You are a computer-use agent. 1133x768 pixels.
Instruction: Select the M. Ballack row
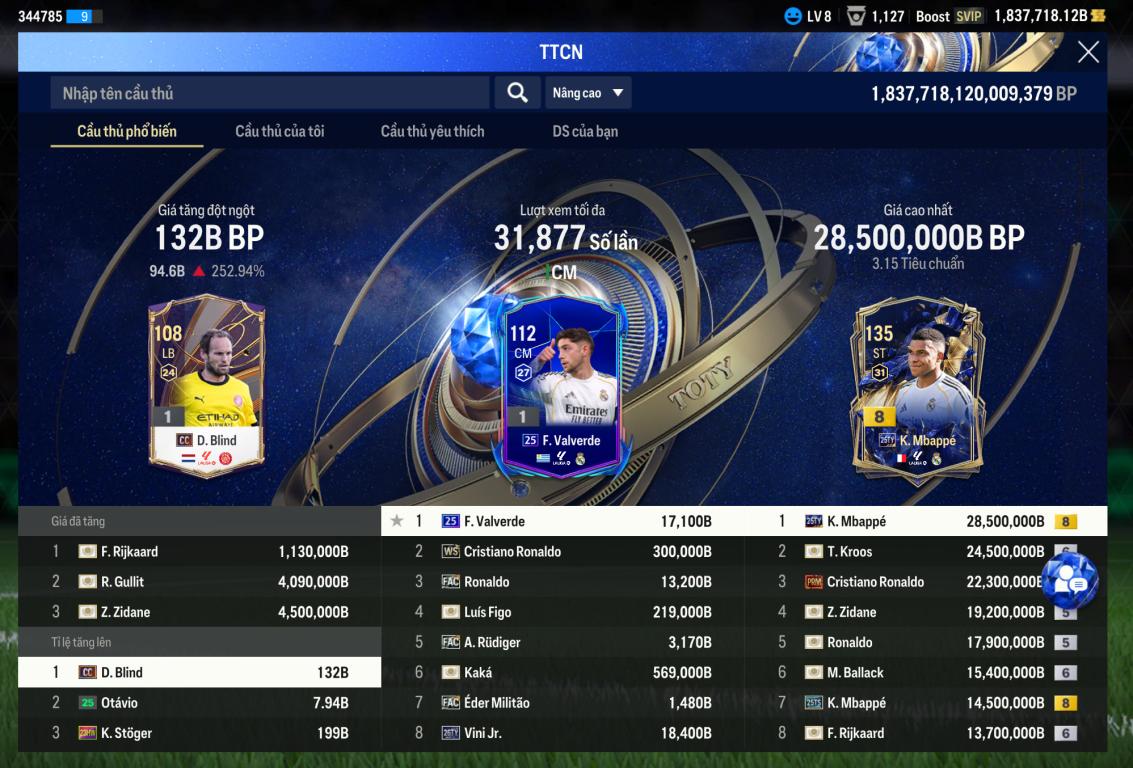coord(925,672)
